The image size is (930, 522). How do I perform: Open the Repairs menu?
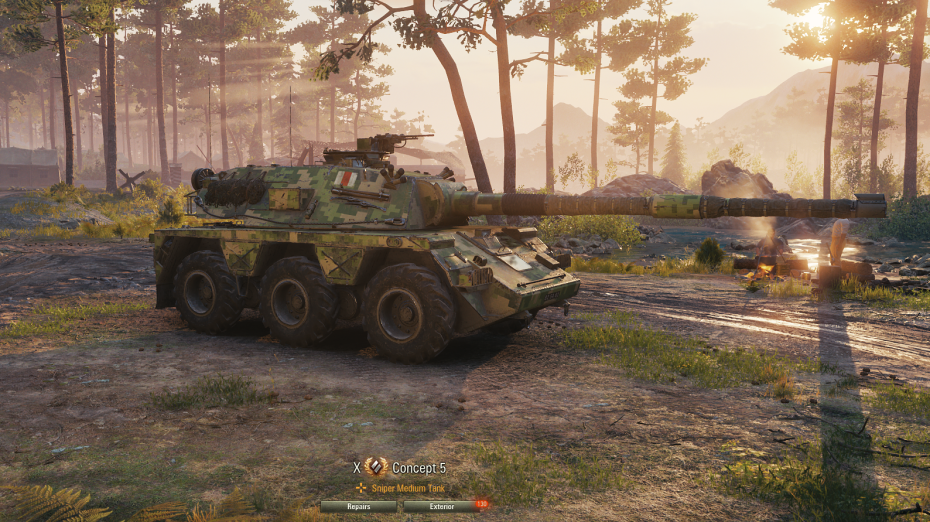click(x=359, y=506)
